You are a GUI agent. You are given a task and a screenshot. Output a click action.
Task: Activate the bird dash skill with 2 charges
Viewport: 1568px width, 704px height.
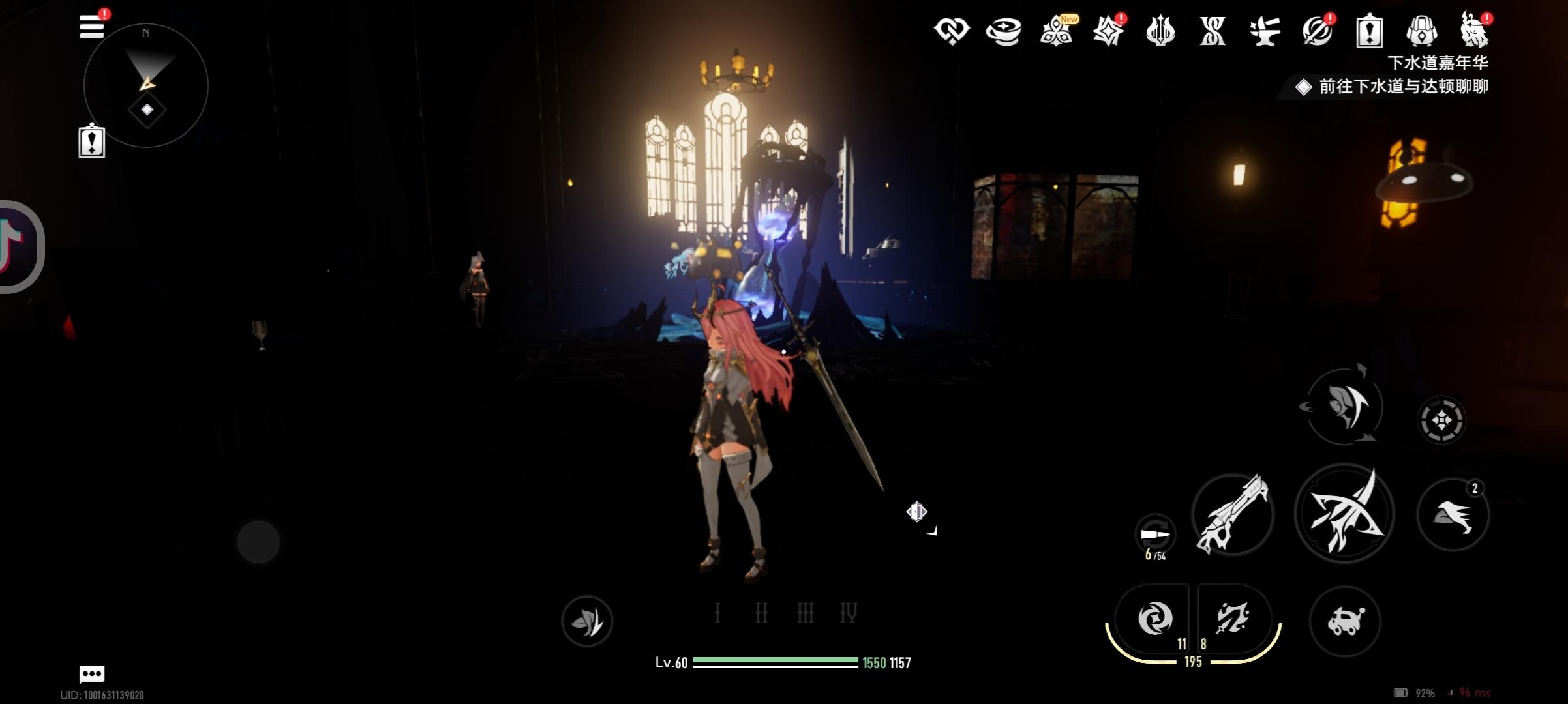click(1453, 514)
